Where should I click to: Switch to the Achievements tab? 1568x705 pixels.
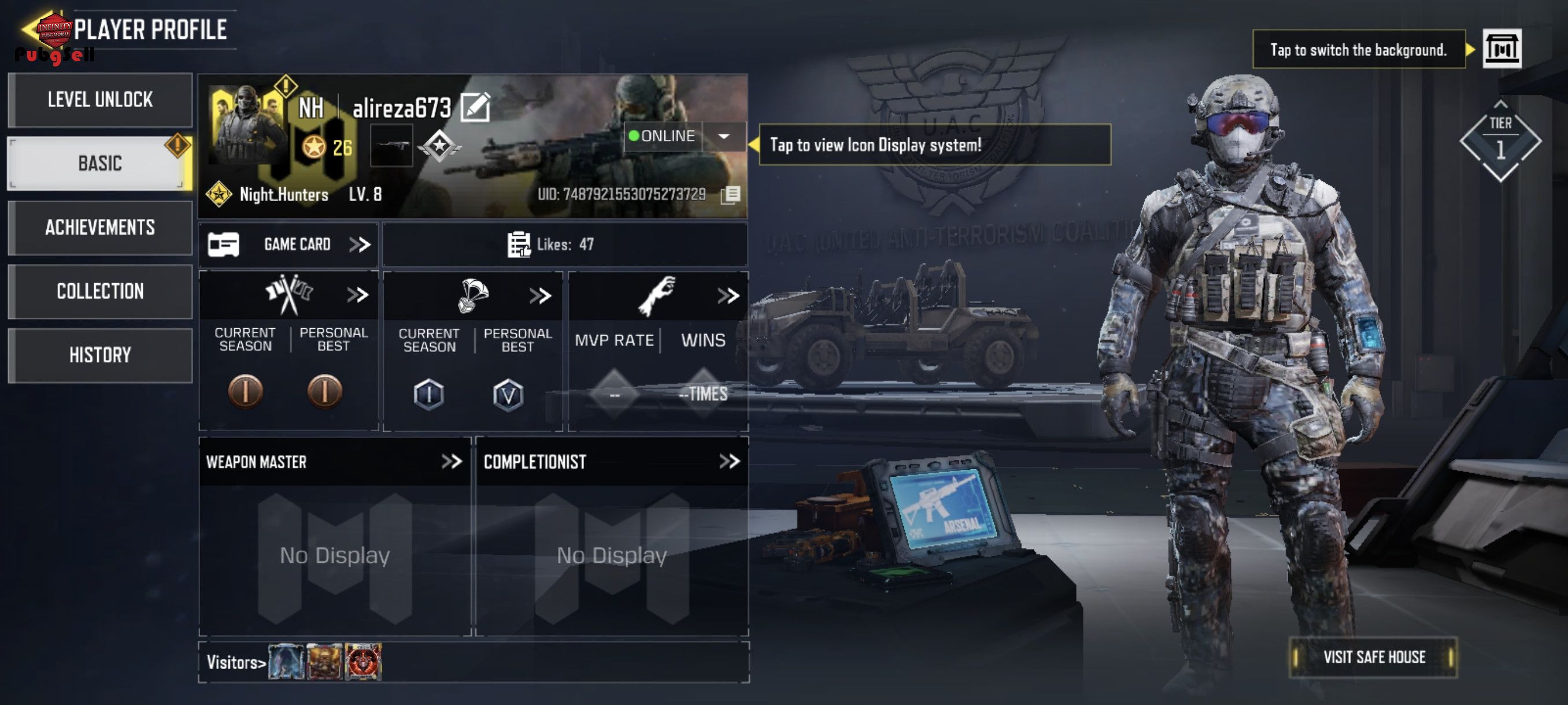[x=100, y=228]
